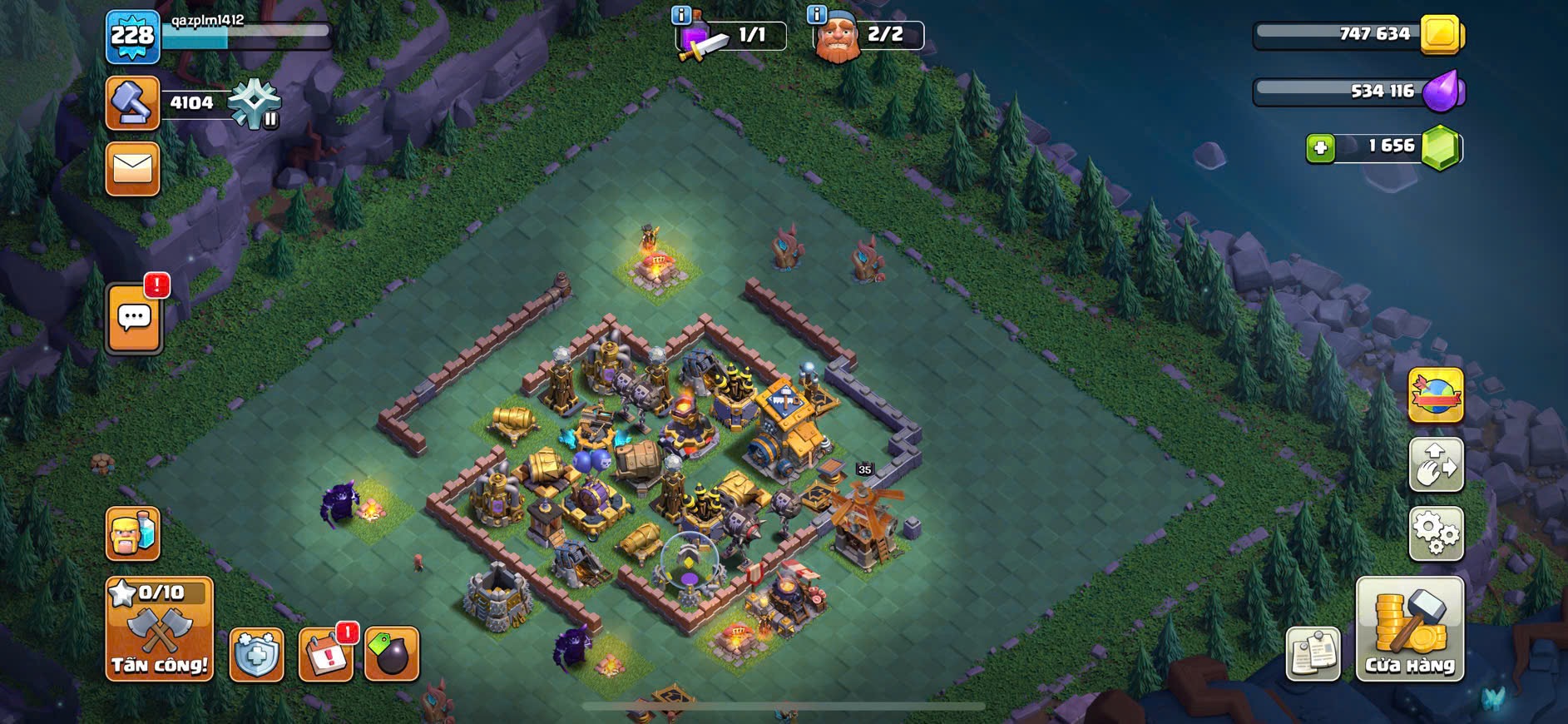Image resolution: width=1568 pixels, height=724 pixels.
Task: Open the trophy hammer ranking button
Action: [133, 103]
